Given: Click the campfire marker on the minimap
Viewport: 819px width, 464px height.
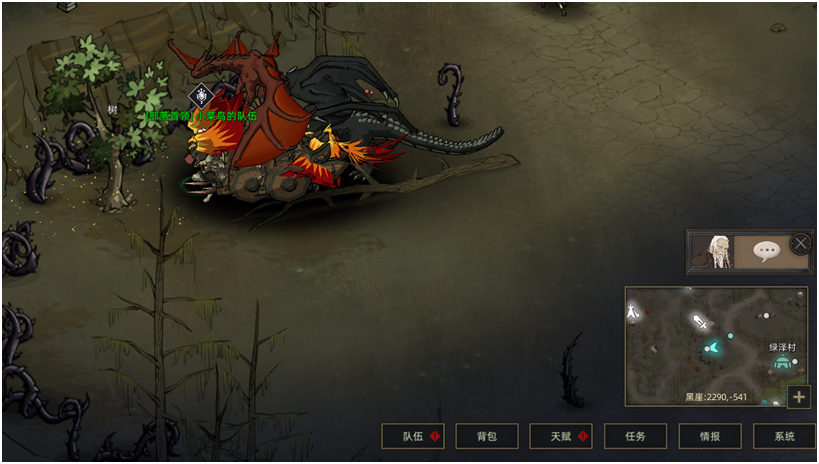Looking at the screenshot, I should pyautogui.click(x=633, y=313).
